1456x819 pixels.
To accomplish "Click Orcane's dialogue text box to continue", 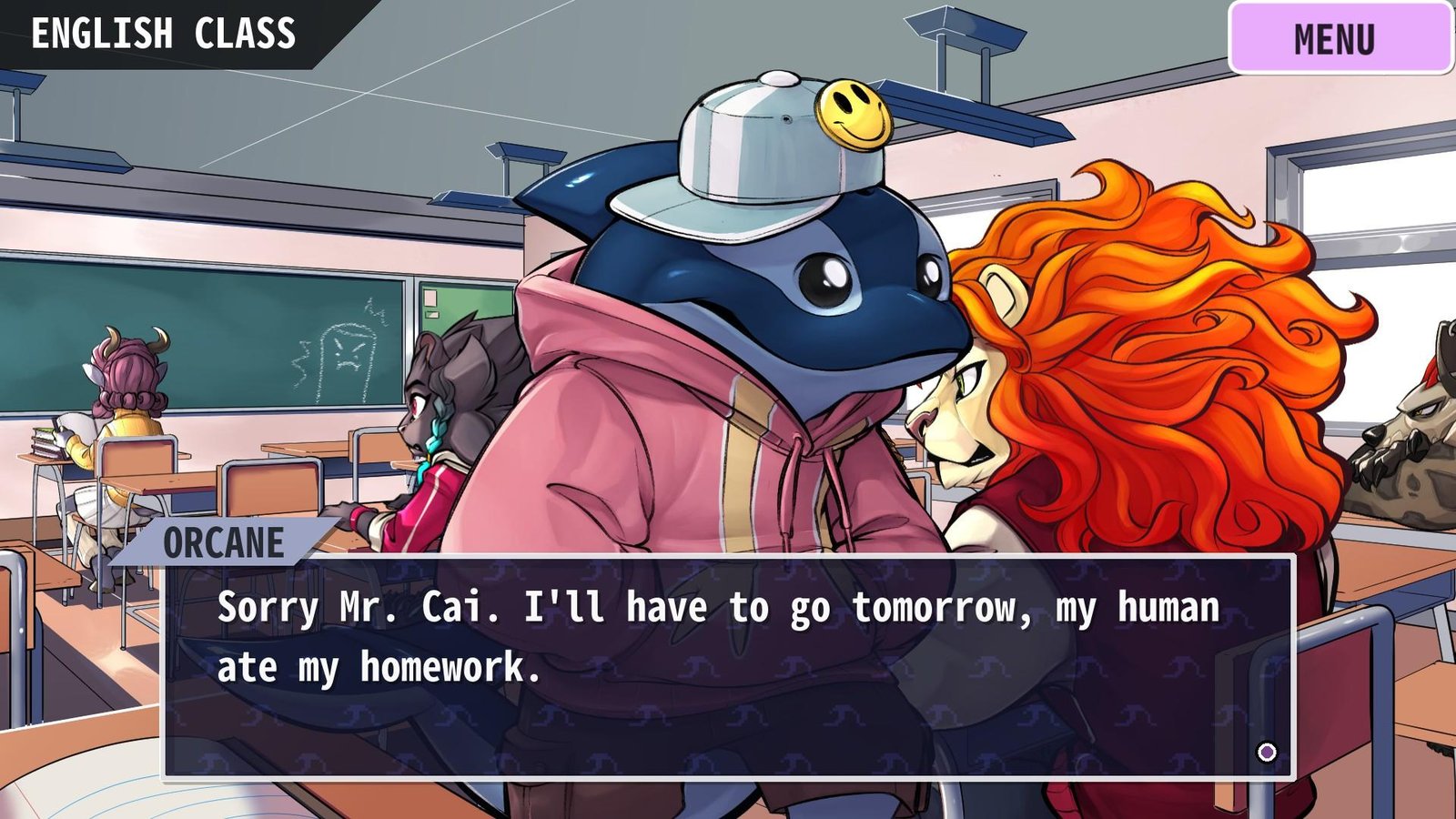I will pos(728,667).
